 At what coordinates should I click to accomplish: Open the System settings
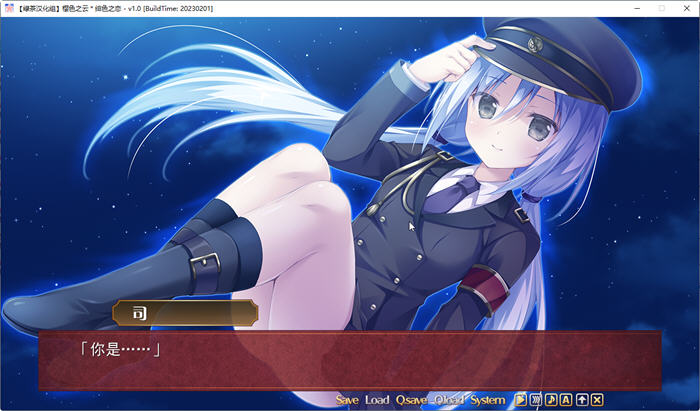(x=488, y=400)
